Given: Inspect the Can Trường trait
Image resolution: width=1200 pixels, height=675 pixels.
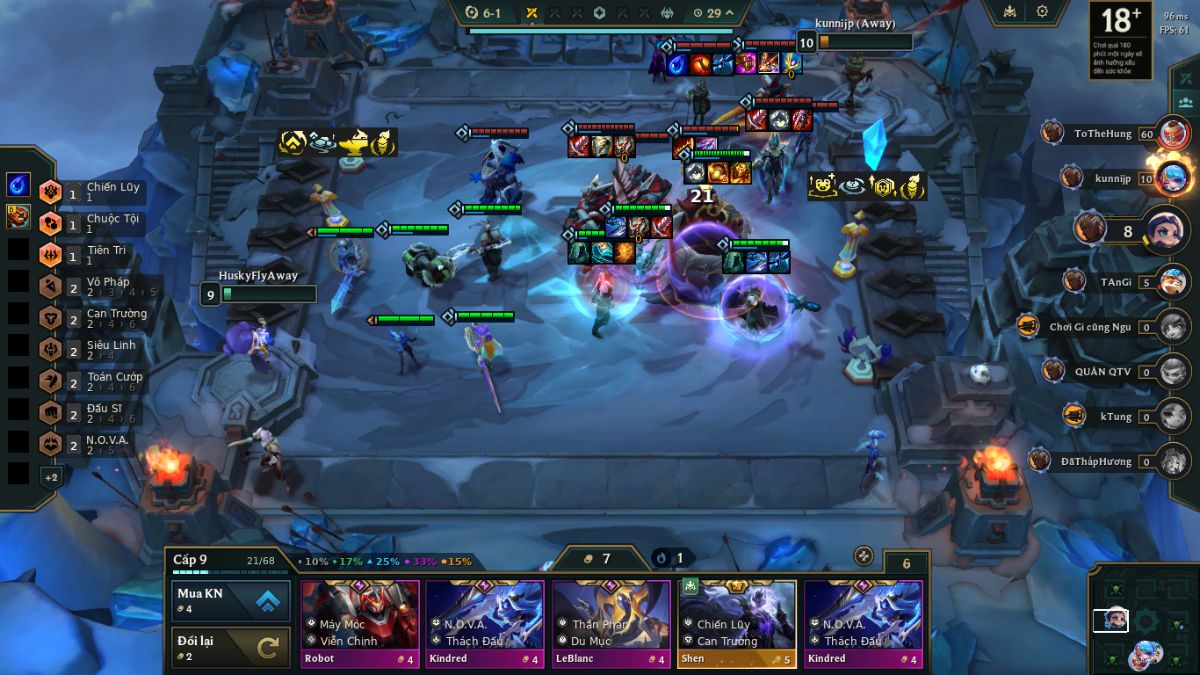Looking at the screenshot, I should coord(95,318).
